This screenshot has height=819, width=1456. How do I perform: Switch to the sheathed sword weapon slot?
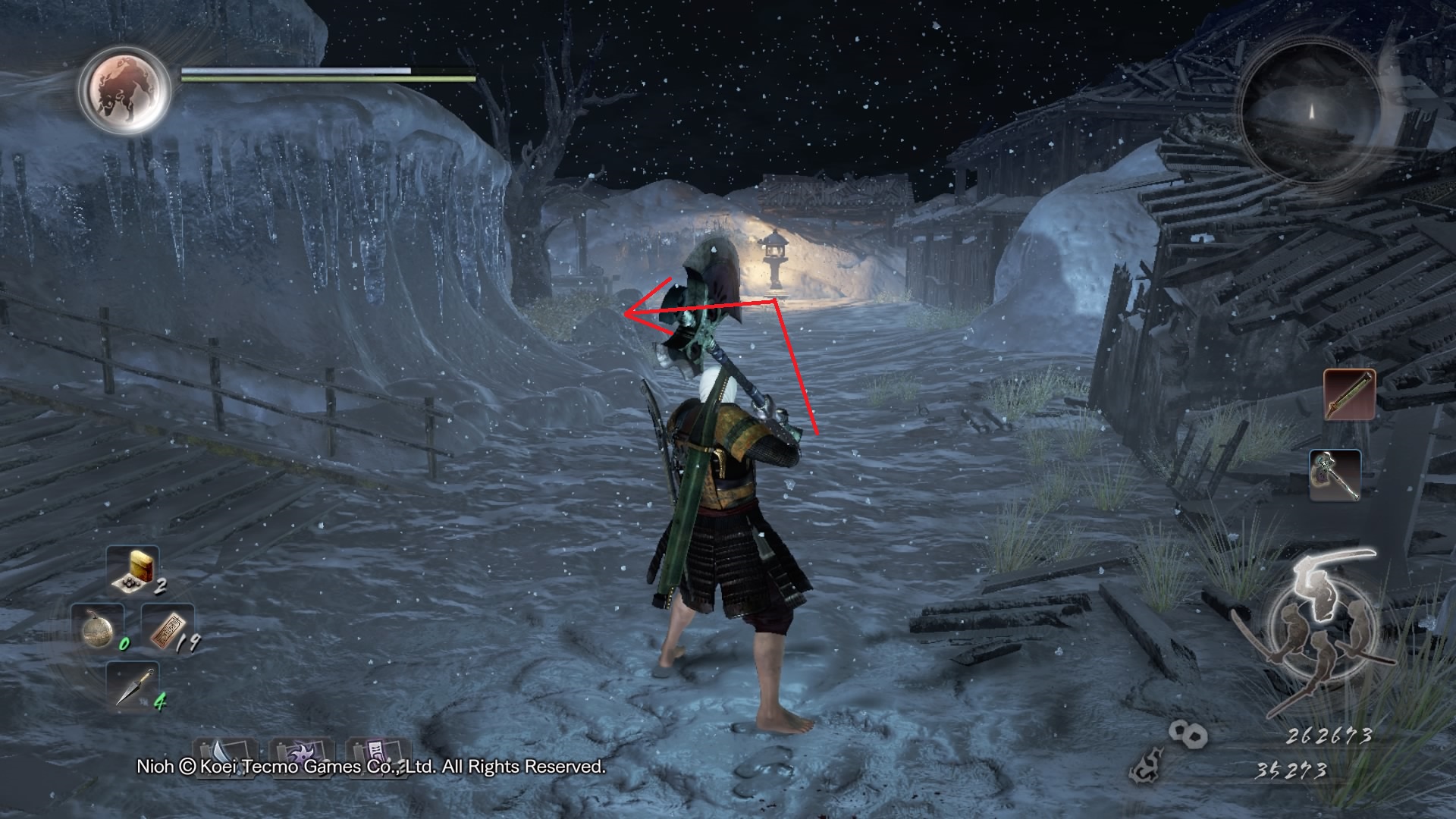pos(1350,394)
